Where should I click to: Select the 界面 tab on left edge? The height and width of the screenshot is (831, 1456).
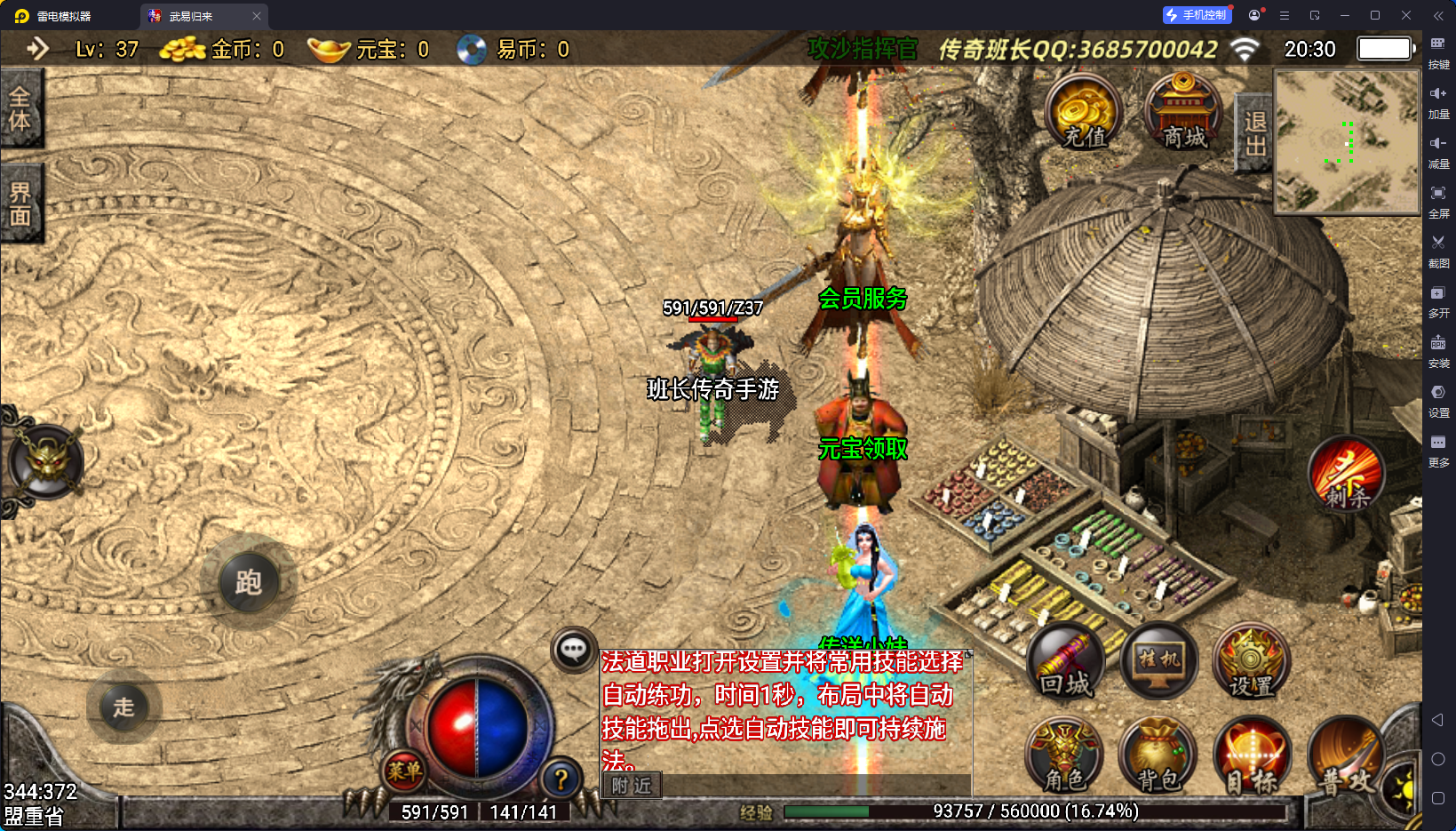point(20,204)
